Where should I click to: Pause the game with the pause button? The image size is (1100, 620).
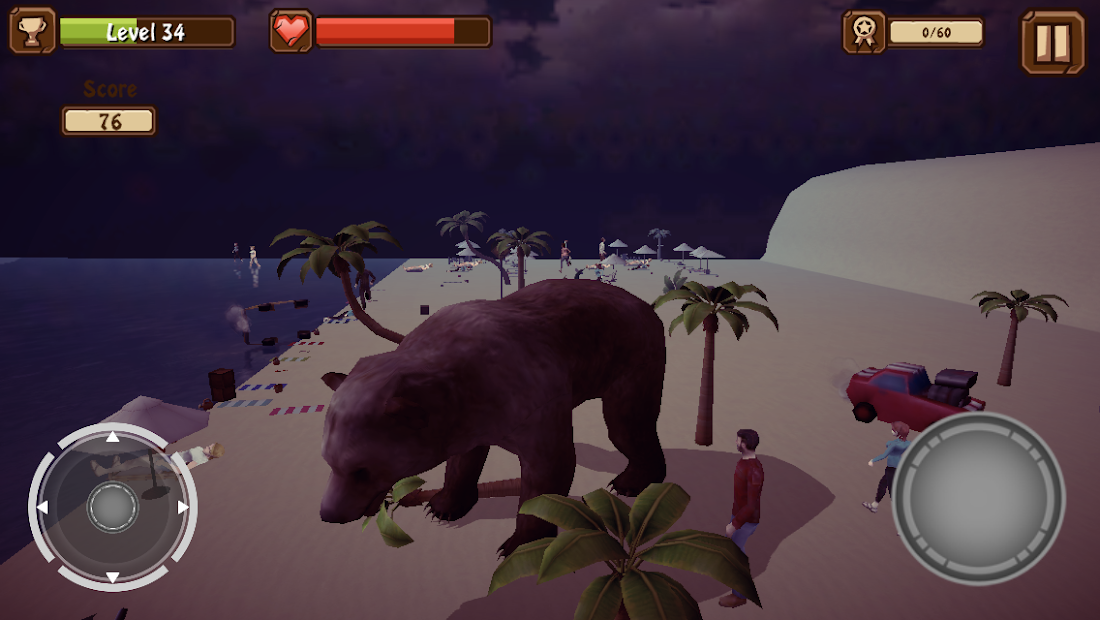tap(1052, 42)
